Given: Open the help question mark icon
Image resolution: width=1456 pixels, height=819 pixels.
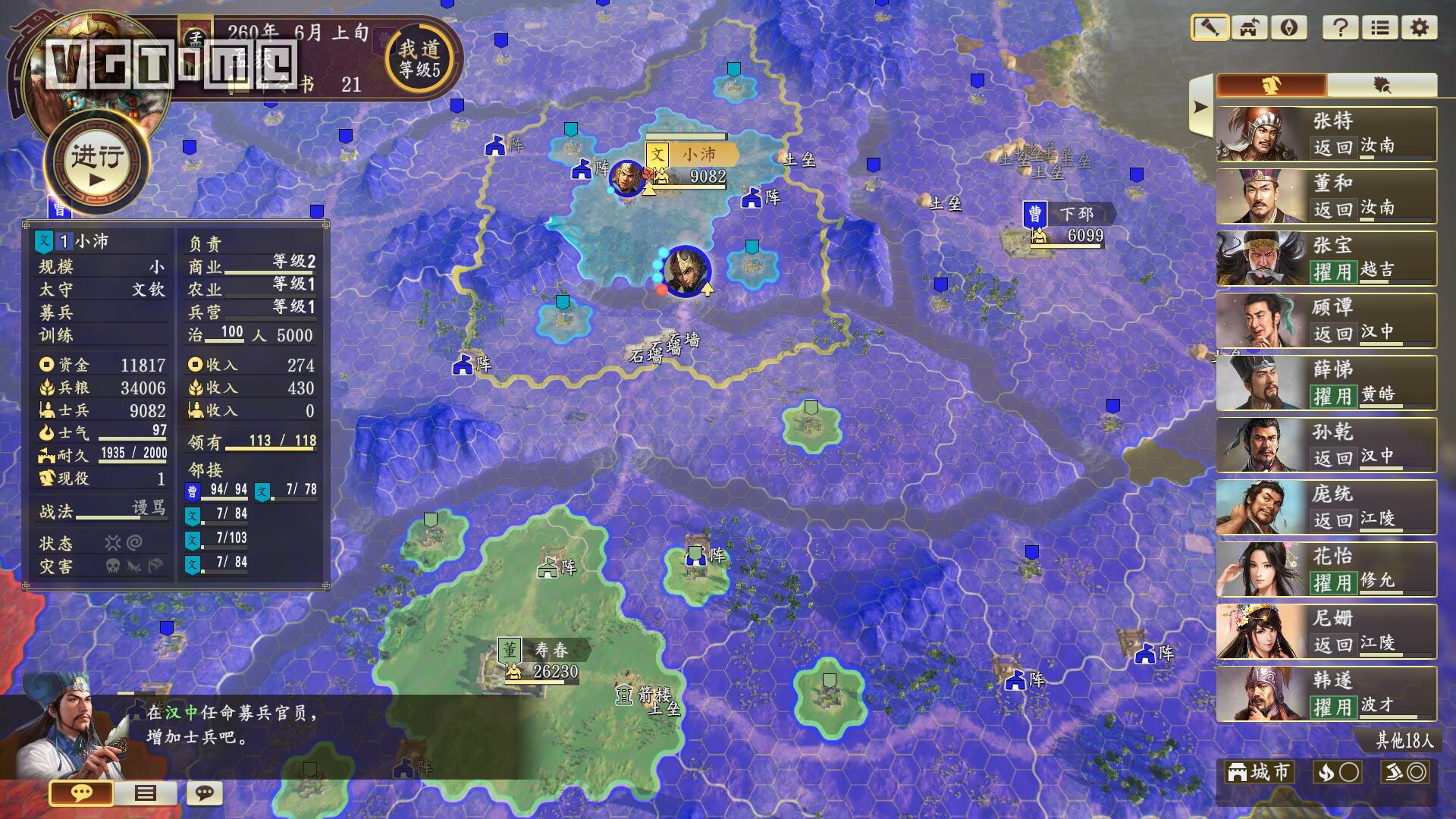Looking at the screenshot, I should 1341,27.
